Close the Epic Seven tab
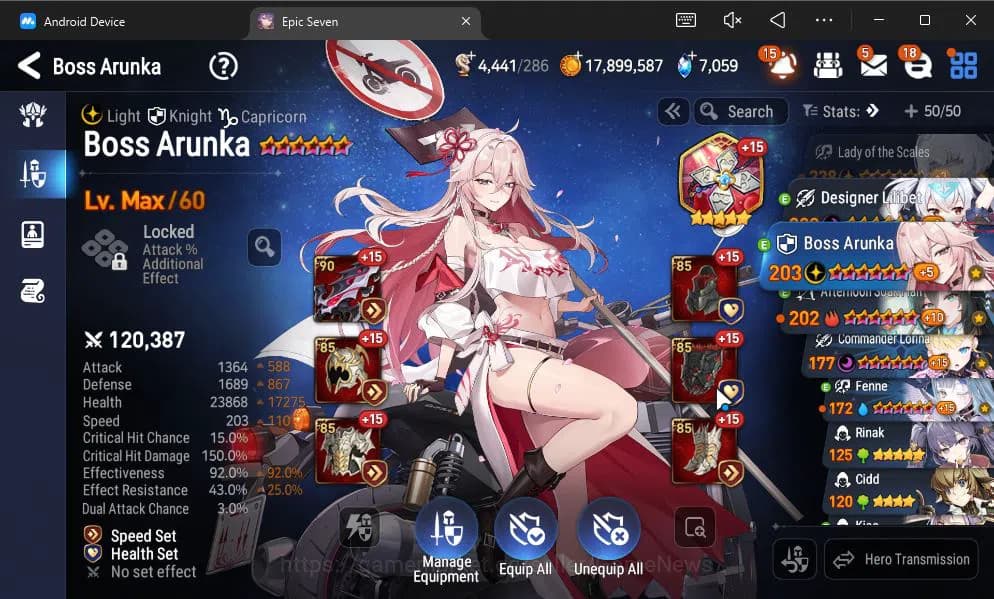Screen dimensions: 994x599 (466, 20)
